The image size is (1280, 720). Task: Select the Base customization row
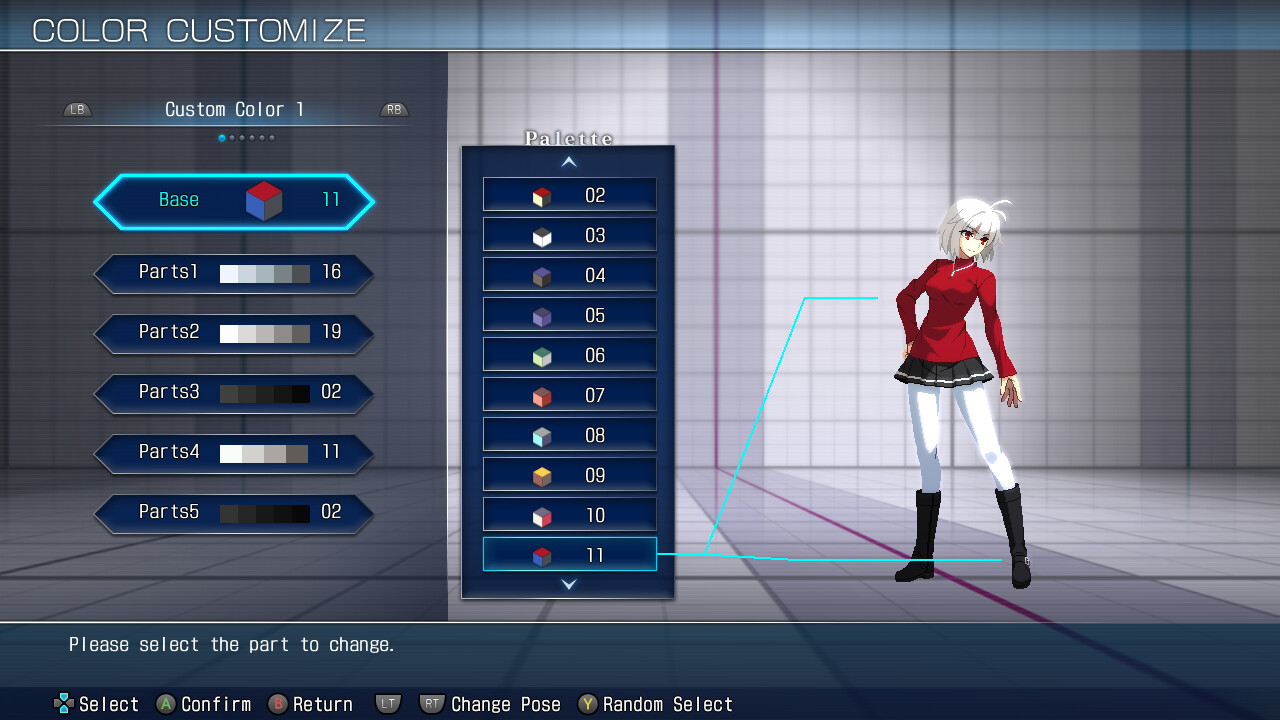234,200
